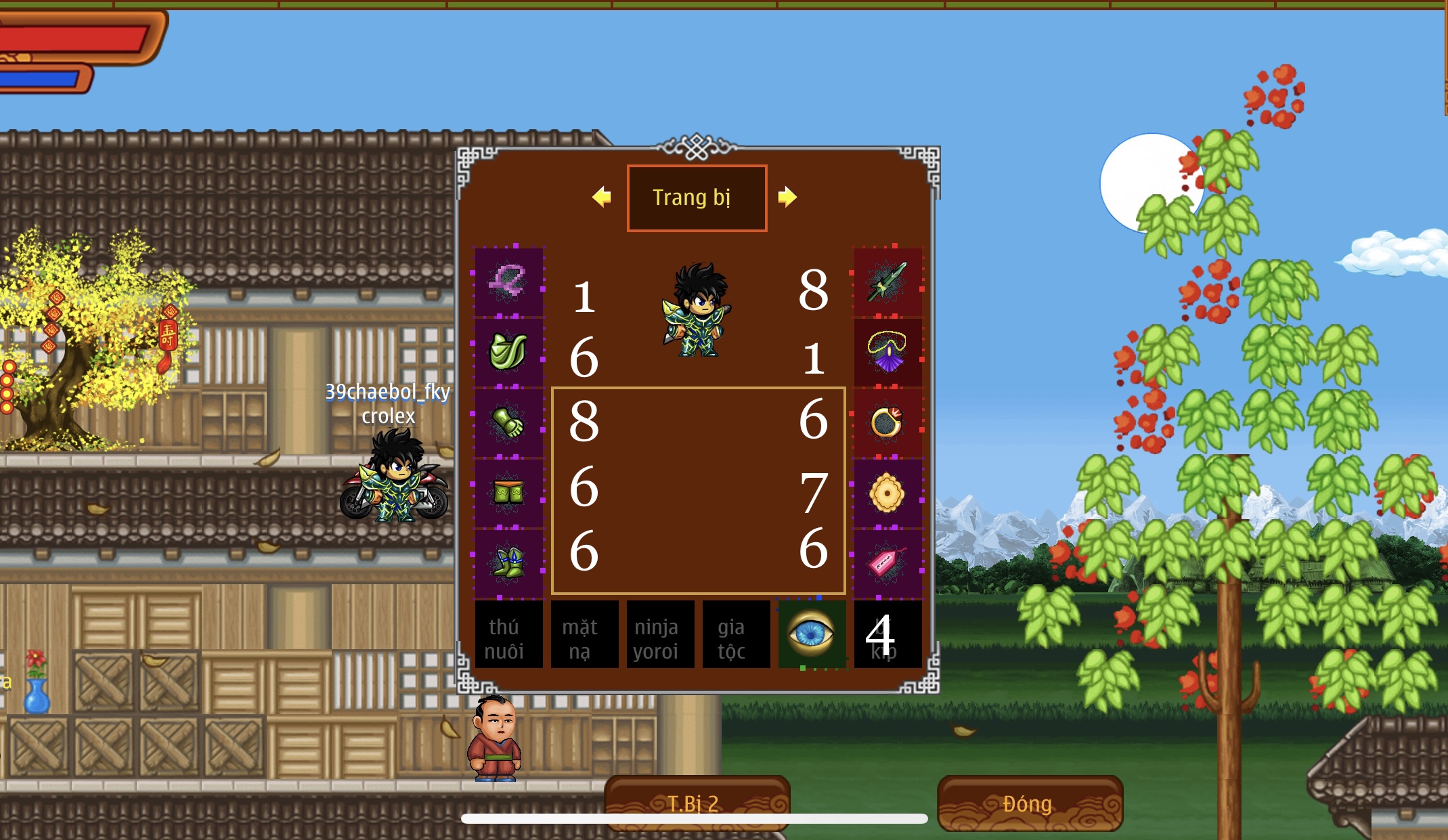This screenshot has height=840, width=1448.
Task: Choose the ring equipment slot
Action: point(887,422)
